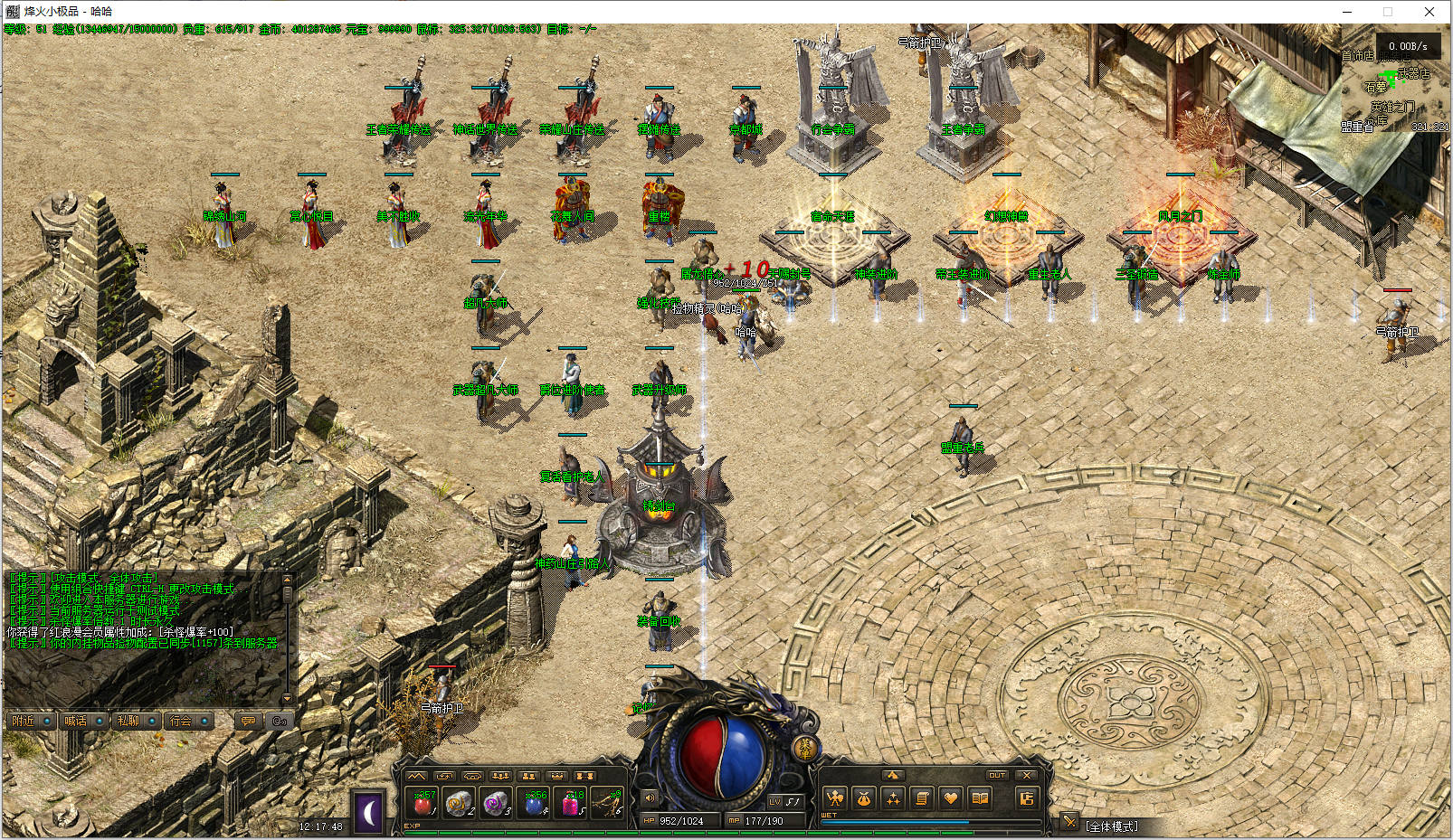Open the heart friends icon

pyautogui.click(x=950, y=798)
